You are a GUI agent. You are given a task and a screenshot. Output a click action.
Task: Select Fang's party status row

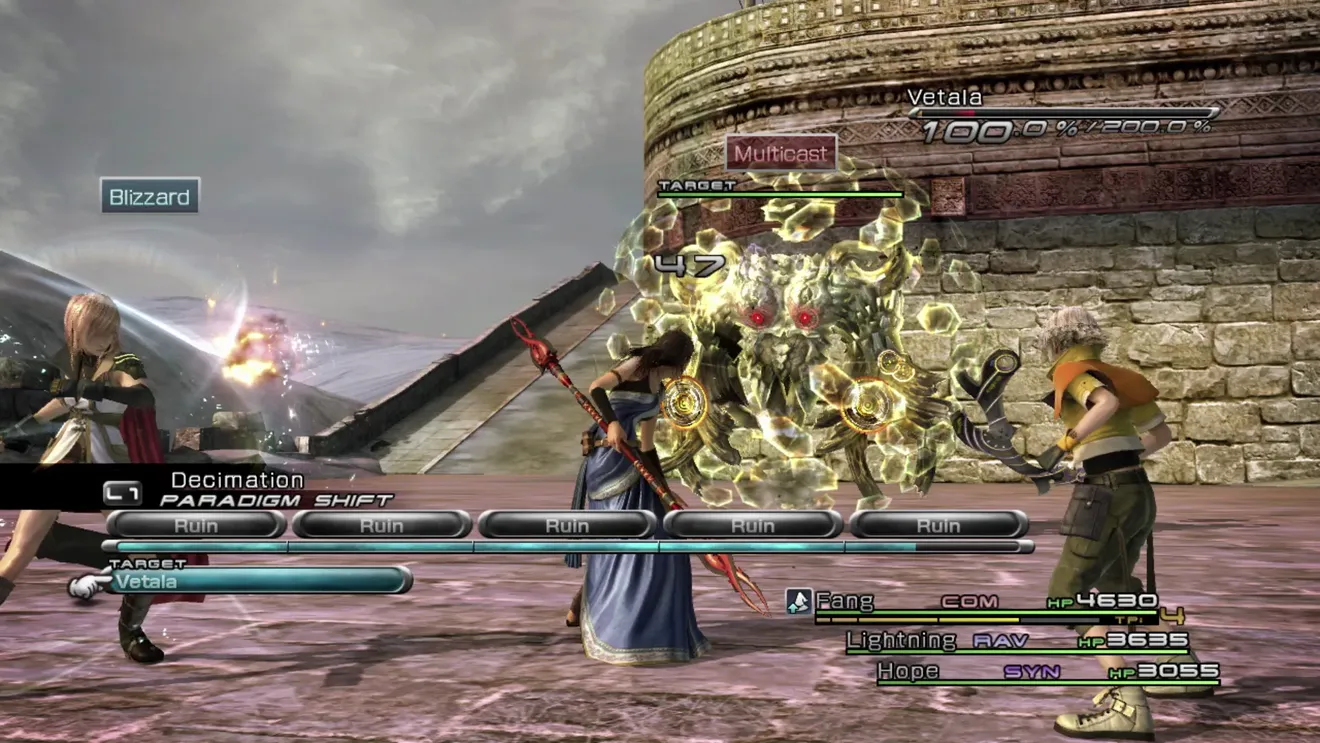coord(985,602)
